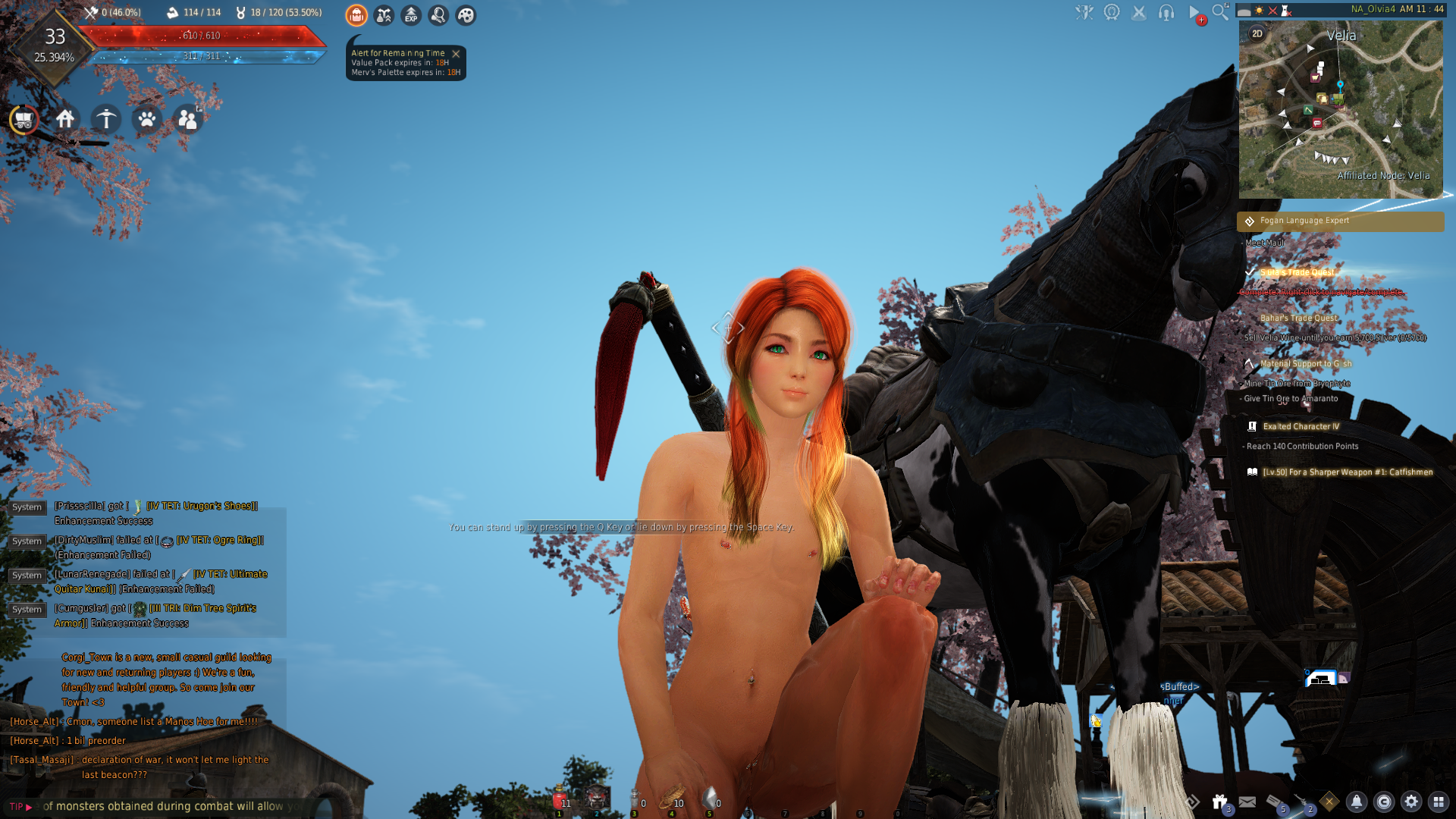The height and width of the screenshot is (819, 1456).
Task: Toggle 2D mode on the minimap
Action: [1257, 33]
